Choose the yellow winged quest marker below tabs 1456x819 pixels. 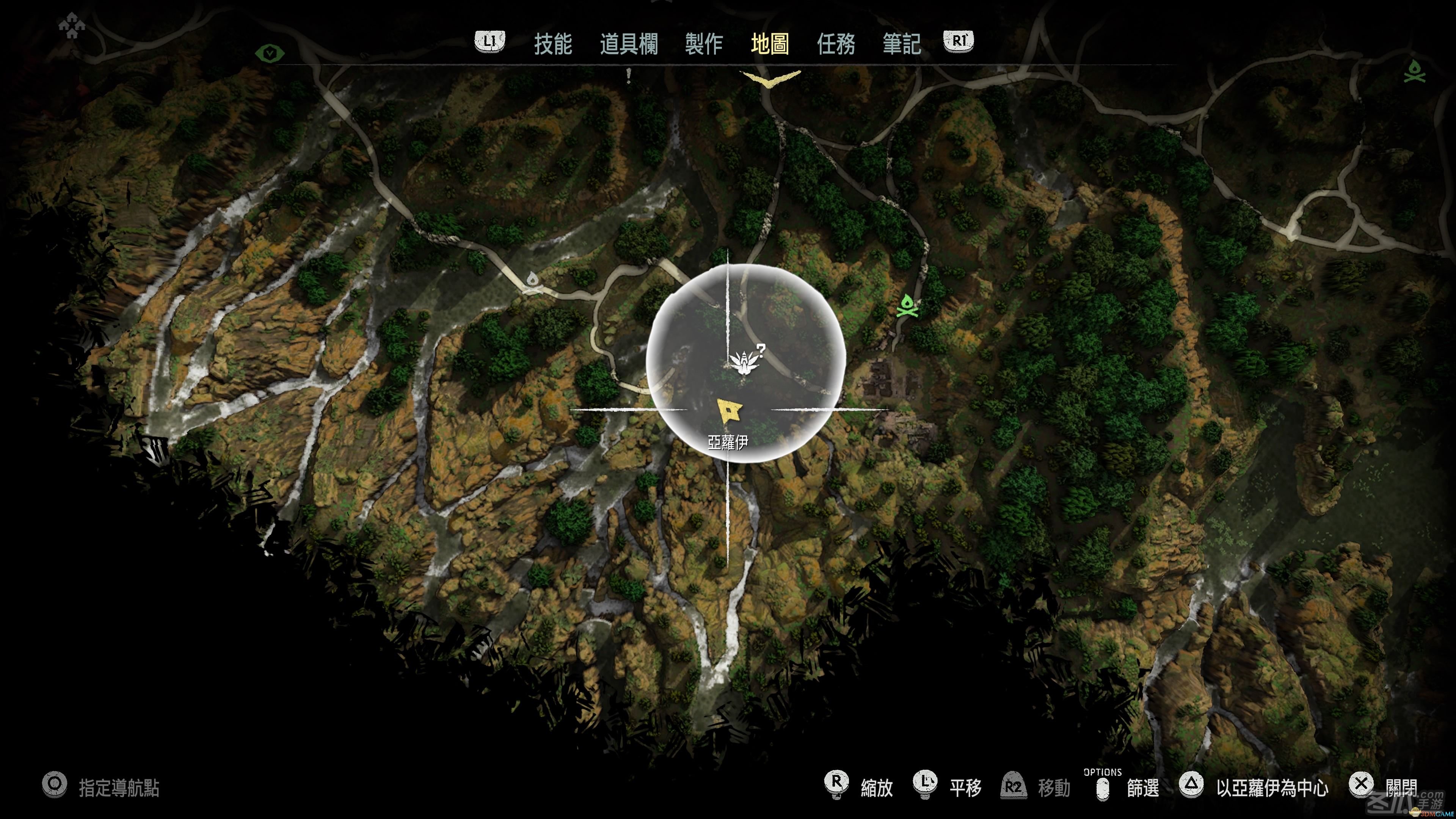[x=770, y=78]
